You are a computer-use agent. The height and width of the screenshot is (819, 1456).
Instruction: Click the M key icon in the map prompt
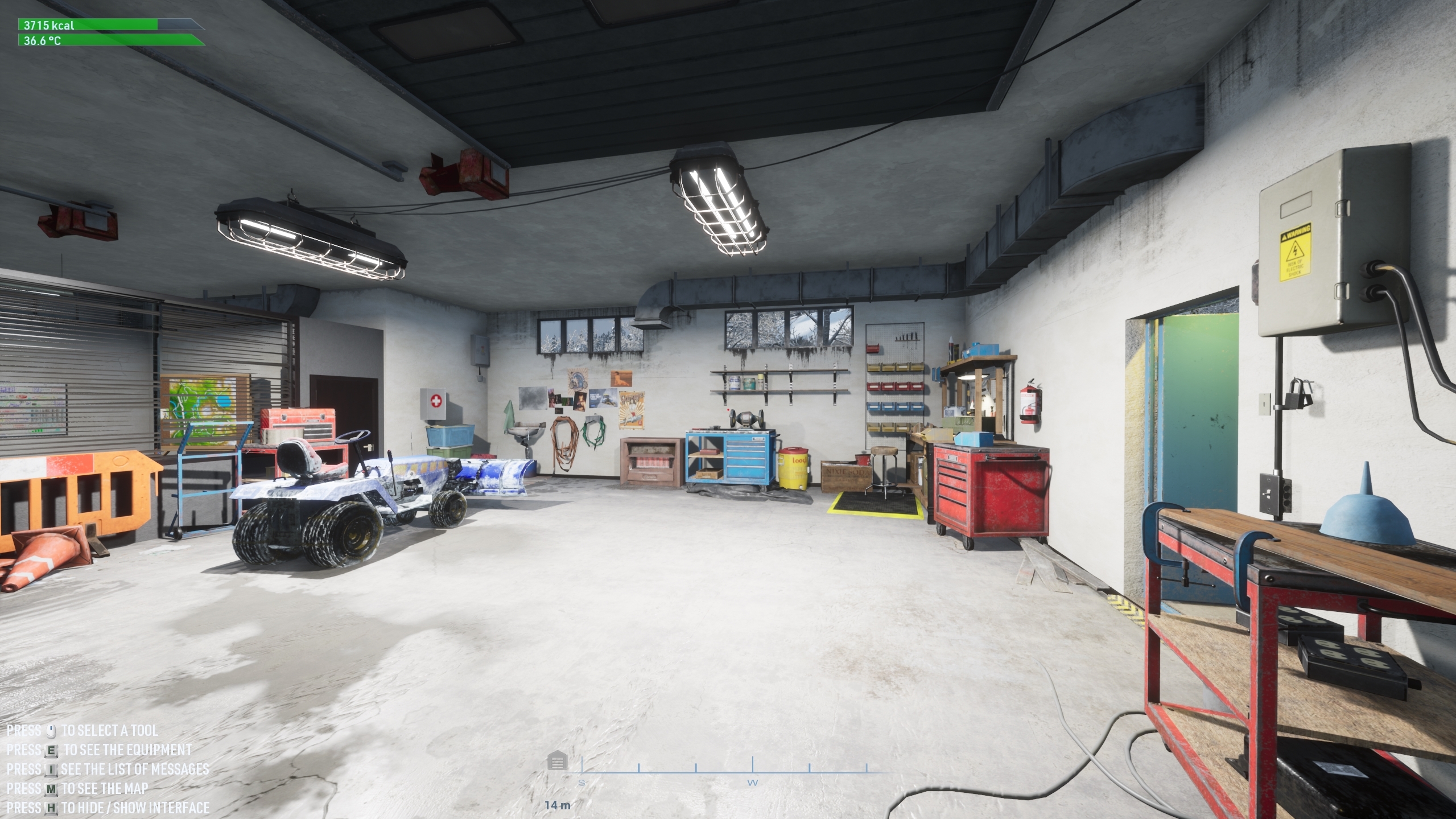50,789
